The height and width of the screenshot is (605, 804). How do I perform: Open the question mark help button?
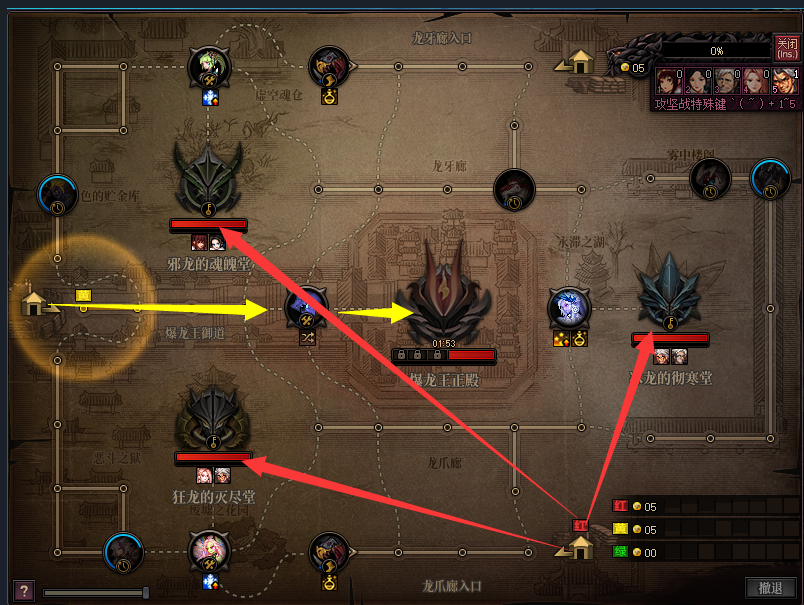(21, 590)
